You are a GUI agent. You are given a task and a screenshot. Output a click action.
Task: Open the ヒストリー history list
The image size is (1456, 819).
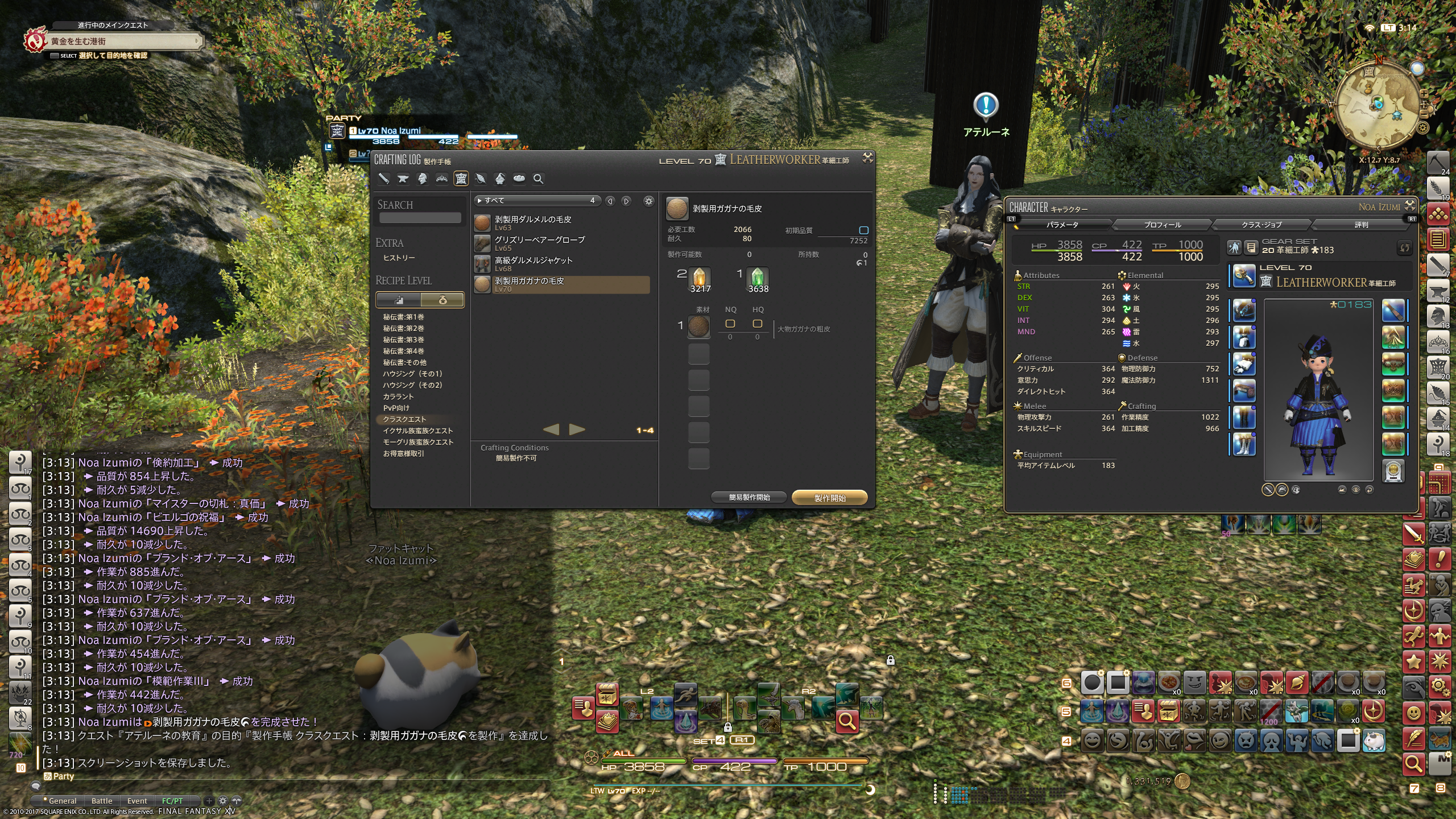(x=399, y=258)
